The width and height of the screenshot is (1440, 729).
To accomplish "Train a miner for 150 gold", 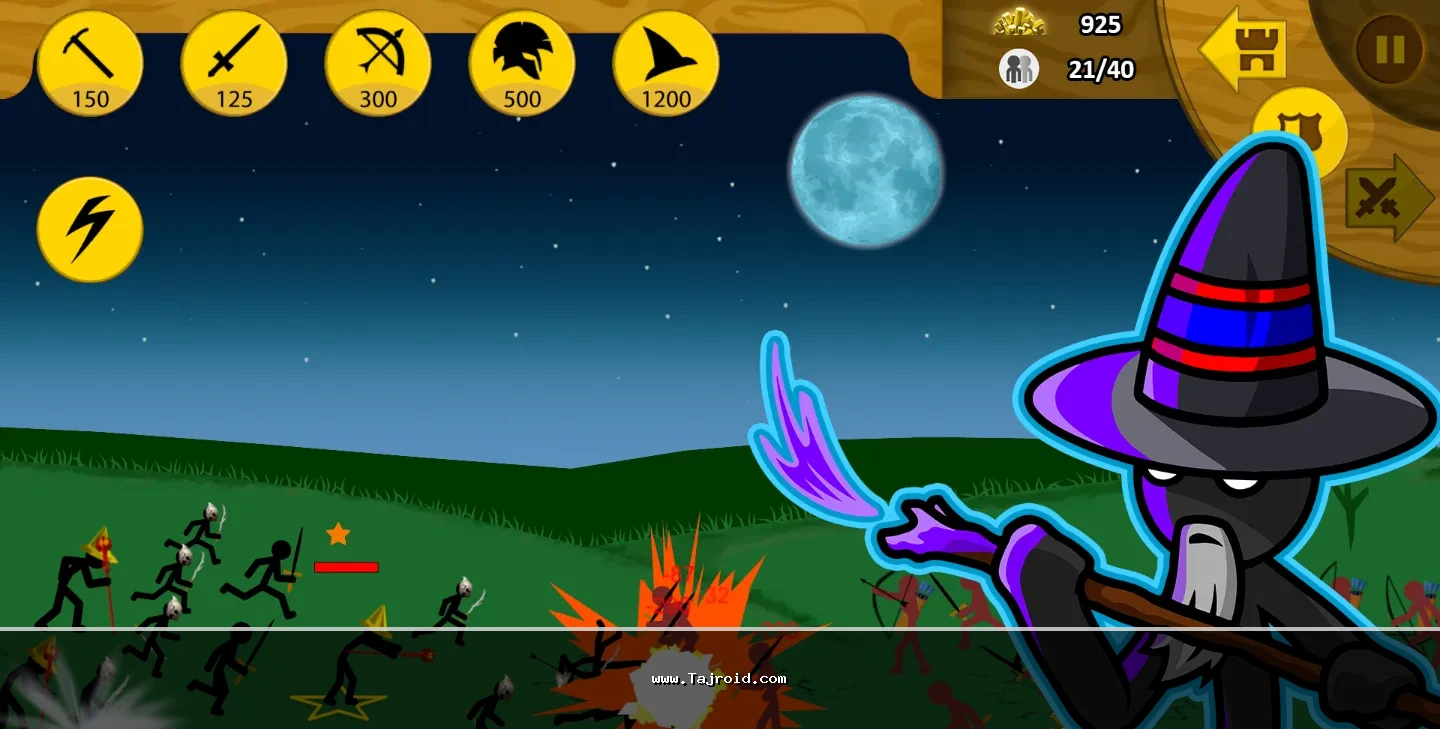I will coord(90,63).
